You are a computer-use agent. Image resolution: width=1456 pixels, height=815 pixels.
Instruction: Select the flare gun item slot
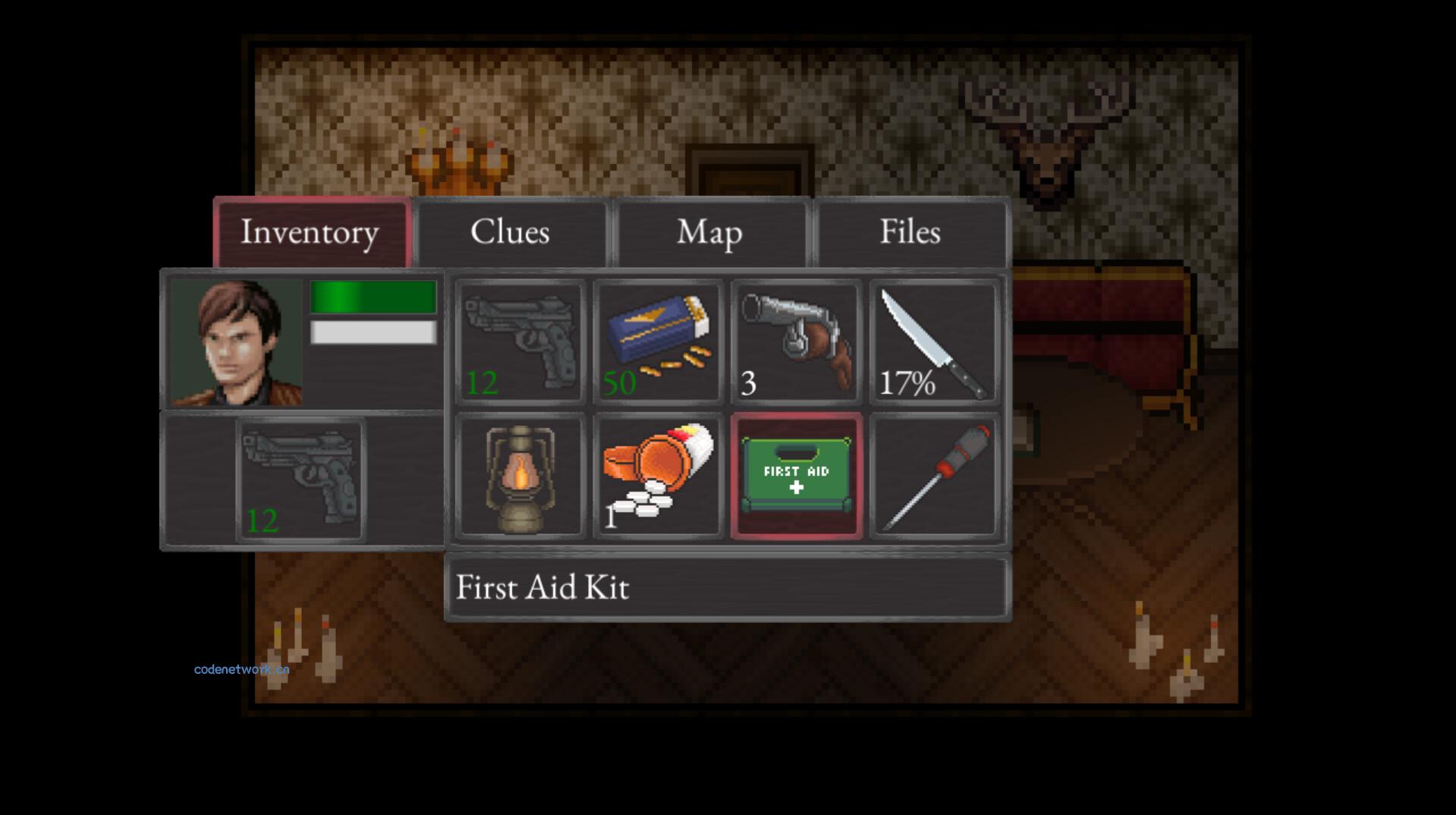(797, 341)
